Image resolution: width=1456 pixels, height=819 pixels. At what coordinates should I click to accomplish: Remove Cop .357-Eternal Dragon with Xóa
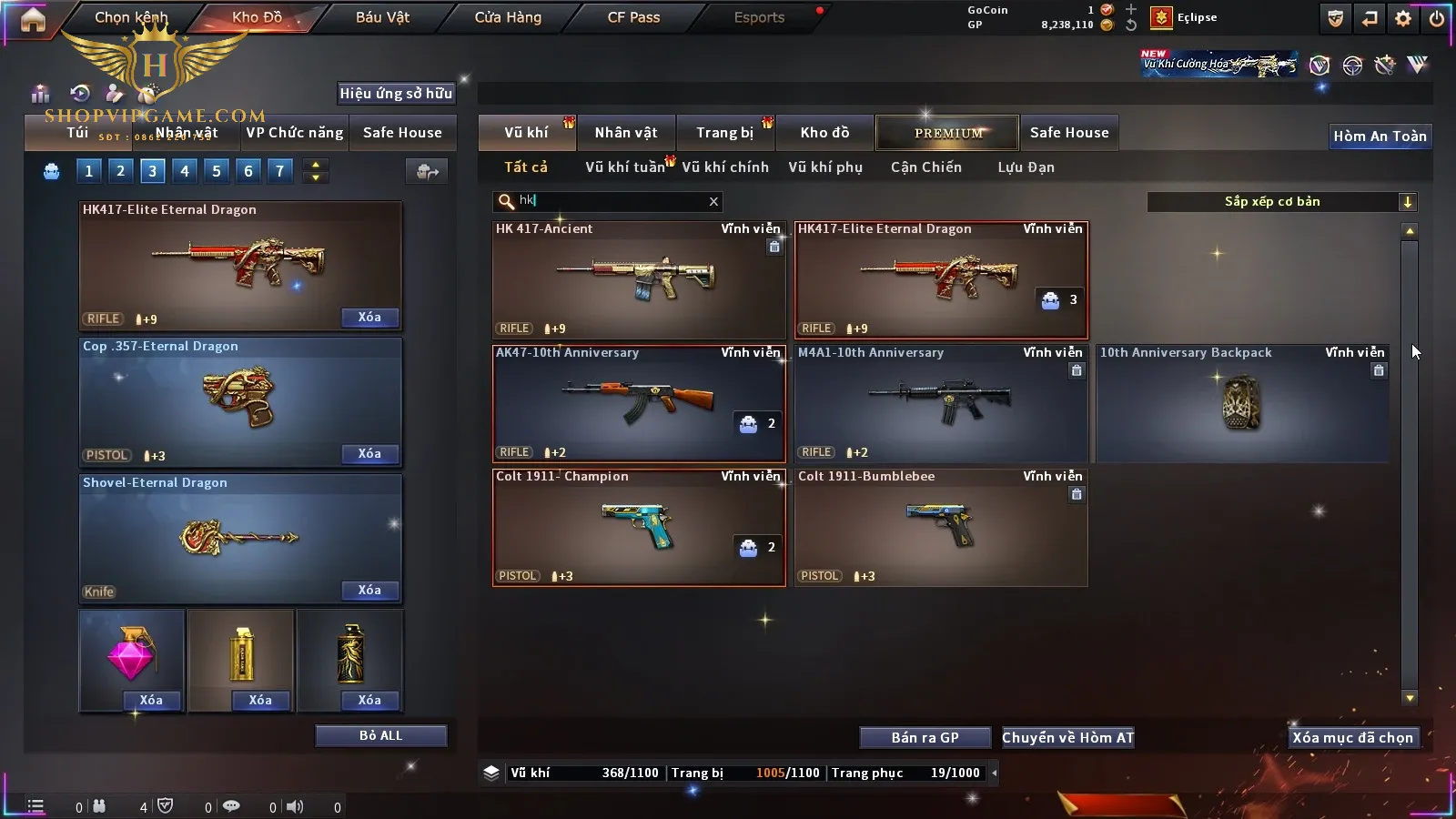click(x=369, y=454)
